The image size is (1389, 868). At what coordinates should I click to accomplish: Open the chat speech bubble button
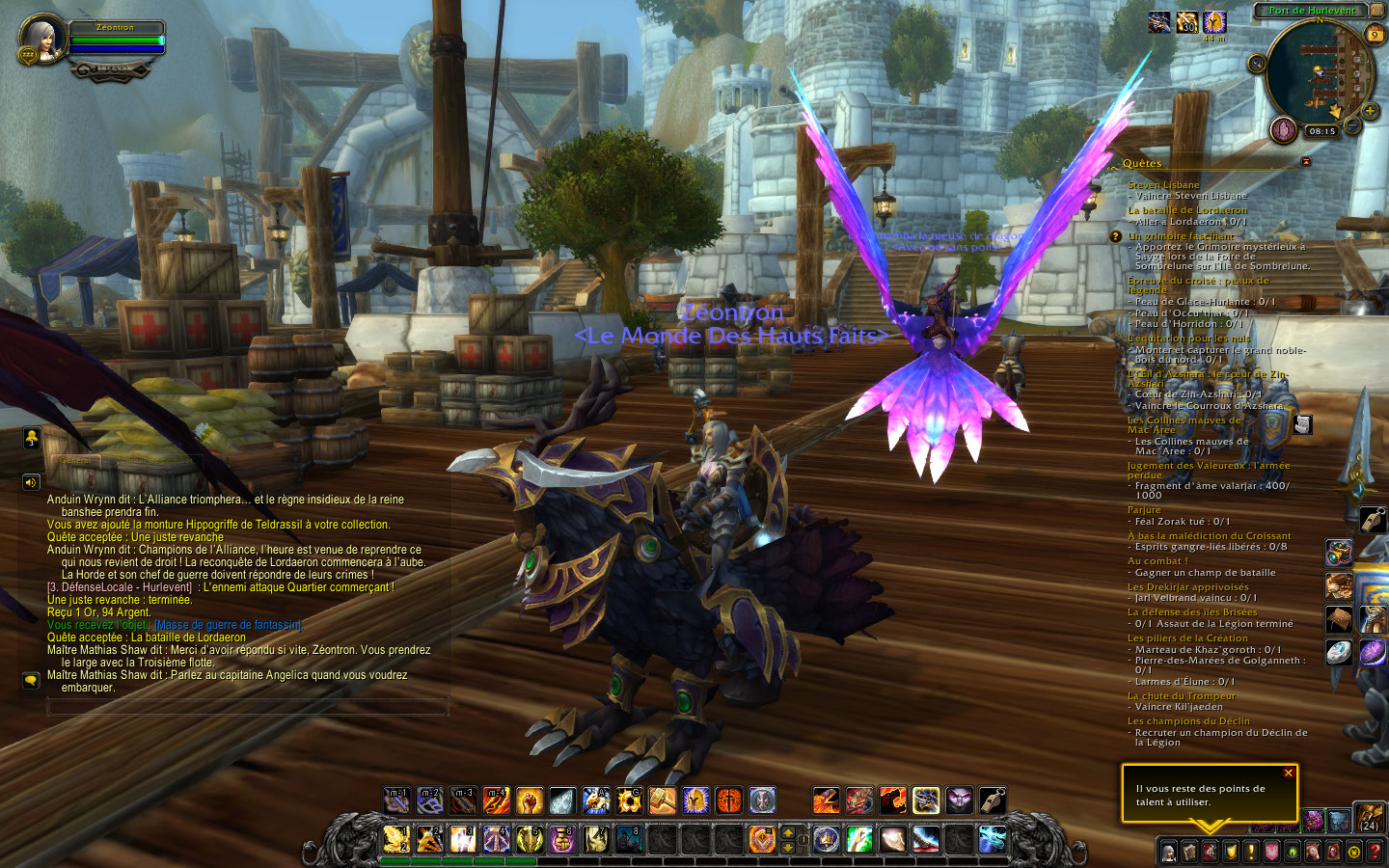click(31, 680)
